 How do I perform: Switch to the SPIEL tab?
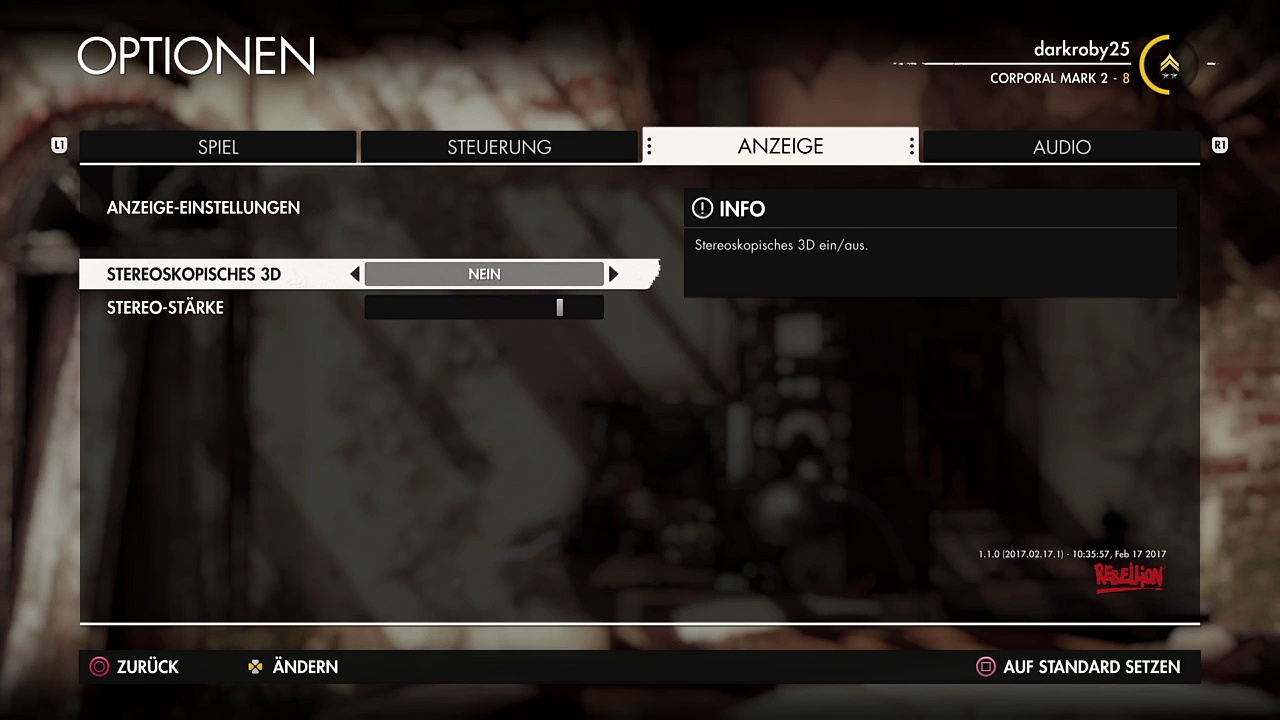point(218,147)
